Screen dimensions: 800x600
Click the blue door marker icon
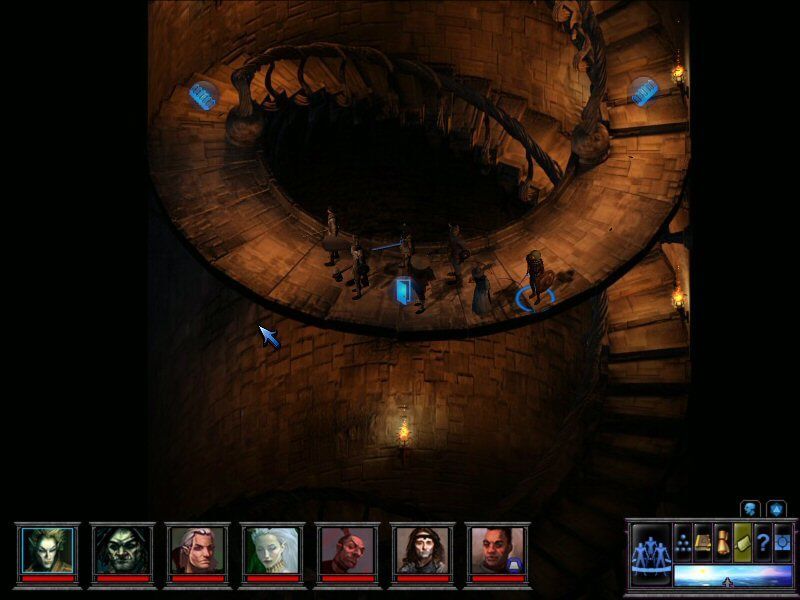pyautogui.click(x=403, y=290)
